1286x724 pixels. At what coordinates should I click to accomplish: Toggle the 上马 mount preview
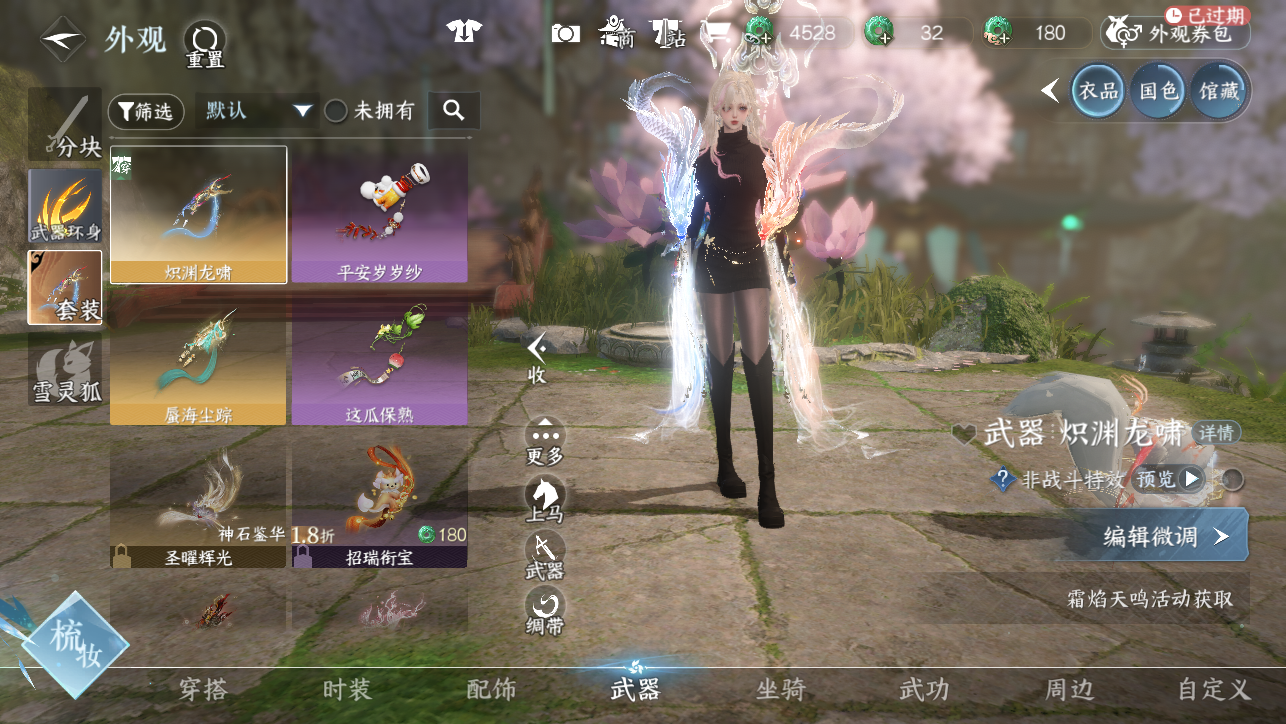pyautogui.click(x=545, y=499)
